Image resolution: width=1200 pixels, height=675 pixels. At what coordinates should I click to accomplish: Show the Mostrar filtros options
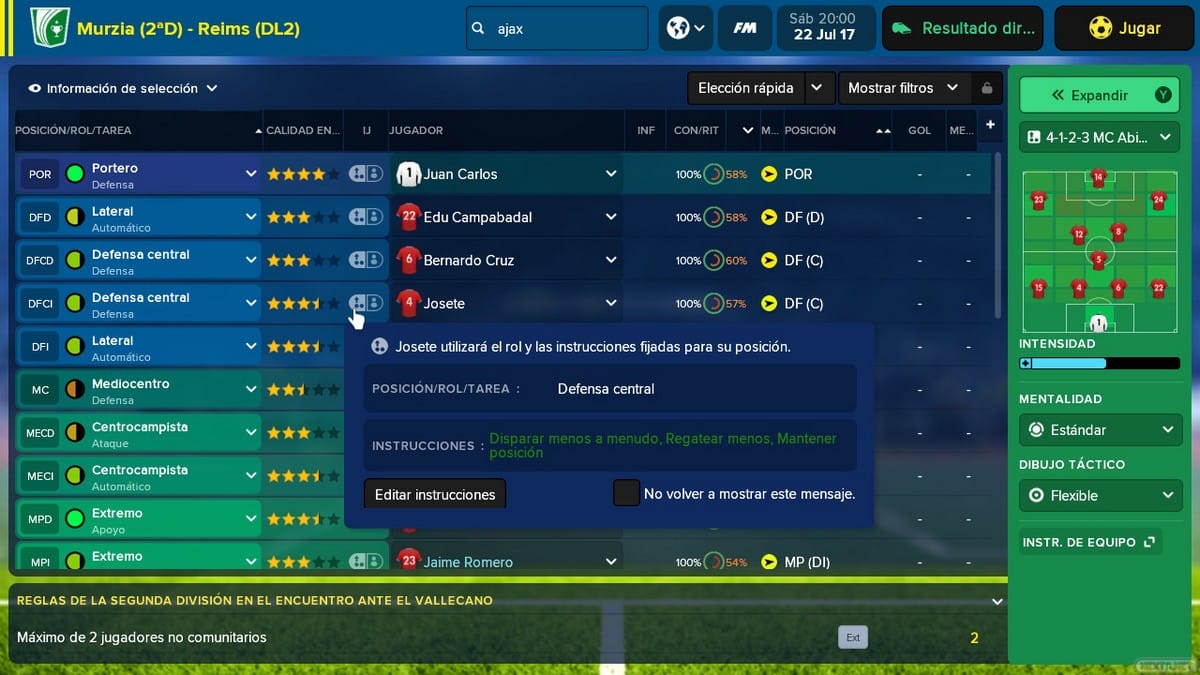click(x=902, y=88)
